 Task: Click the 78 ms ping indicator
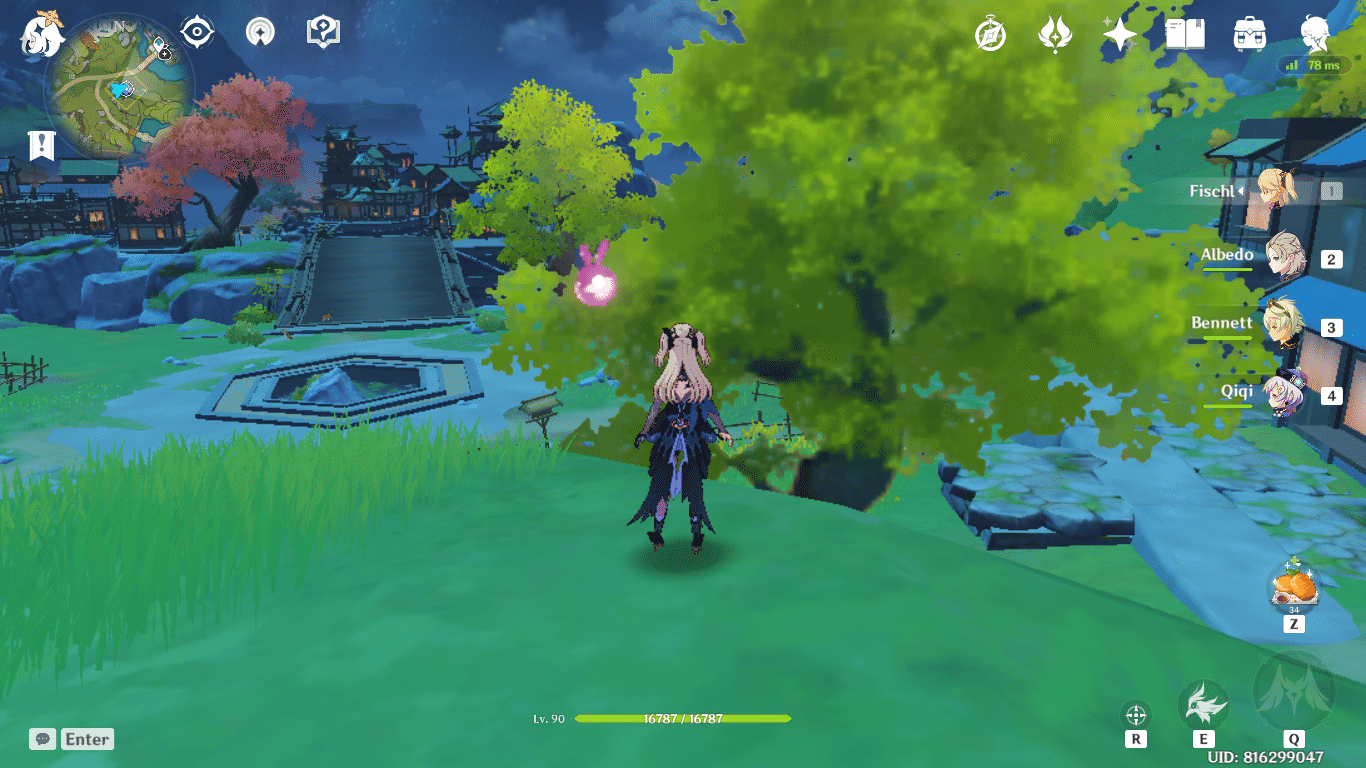coord(1317,64)
